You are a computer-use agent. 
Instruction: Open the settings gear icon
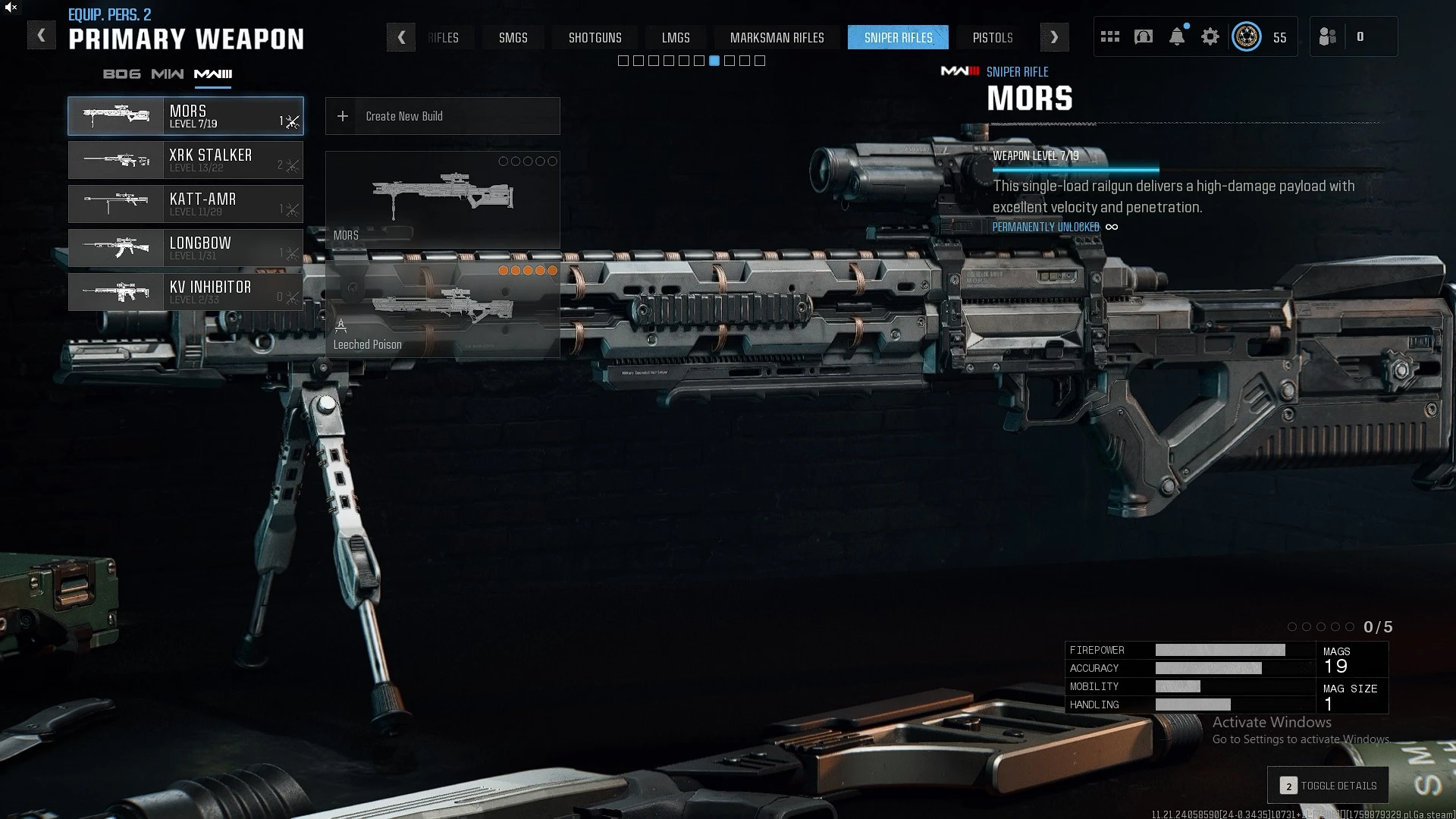tap(1210, 36)
